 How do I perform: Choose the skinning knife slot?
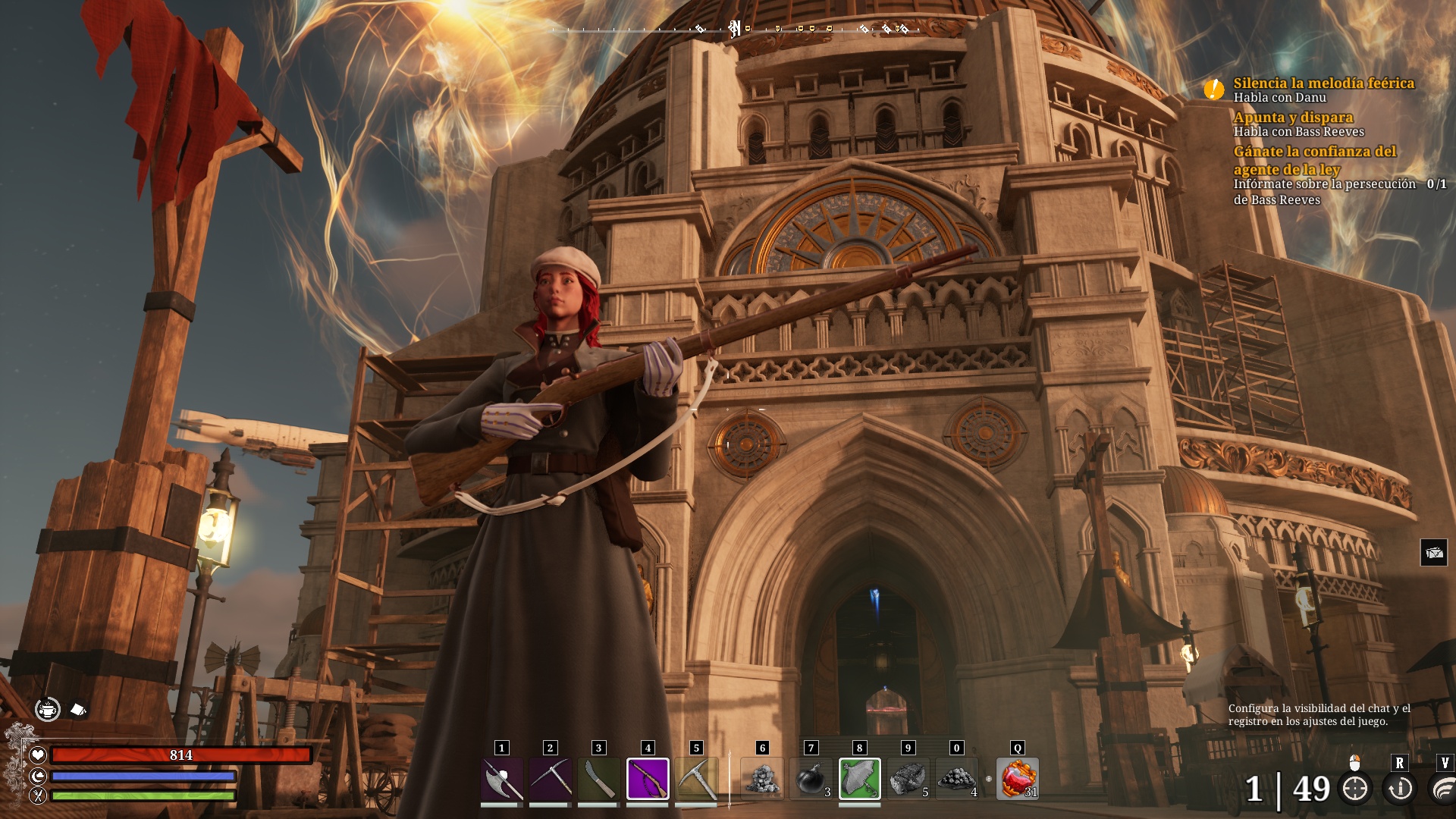coord(599,779)
